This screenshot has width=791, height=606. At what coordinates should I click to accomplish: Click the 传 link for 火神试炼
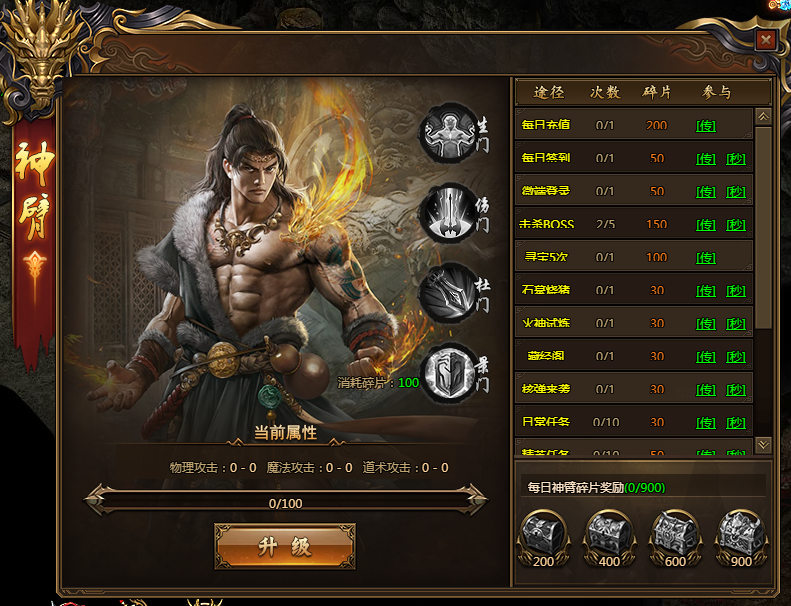pyautogui.click(x=706, y=324)
